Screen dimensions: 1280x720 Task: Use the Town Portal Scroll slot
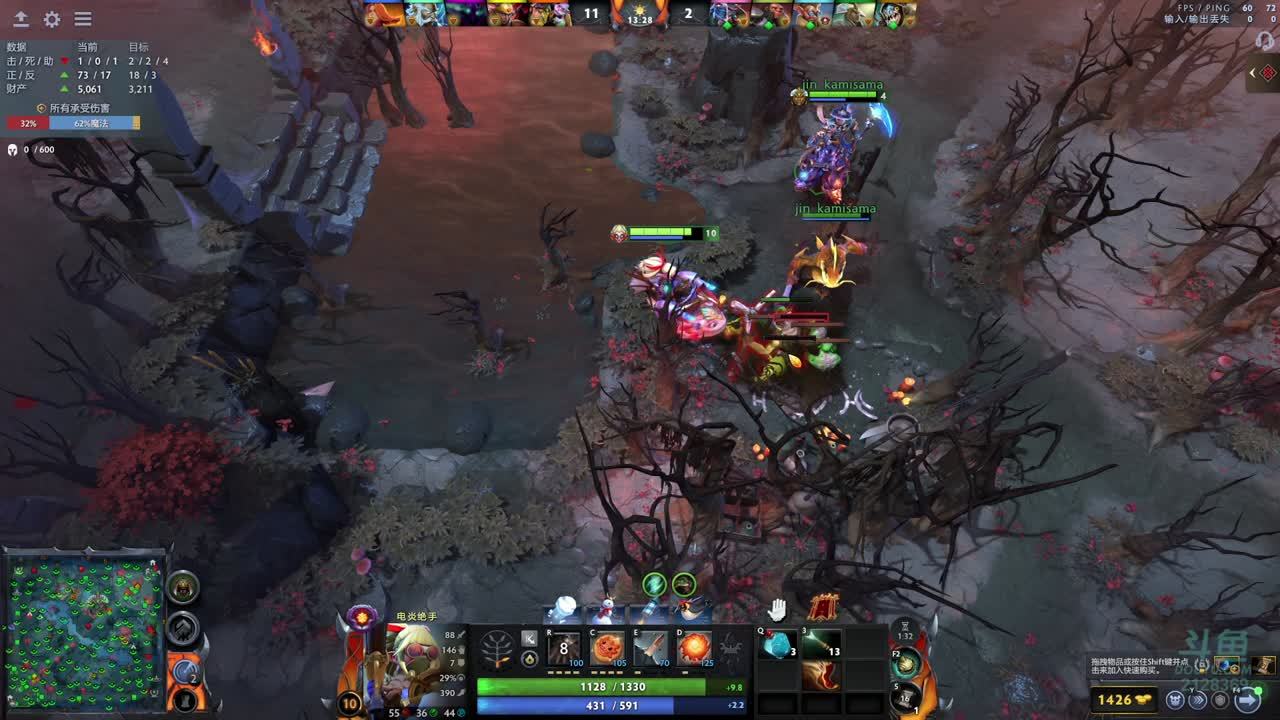[x=906, y=696]
